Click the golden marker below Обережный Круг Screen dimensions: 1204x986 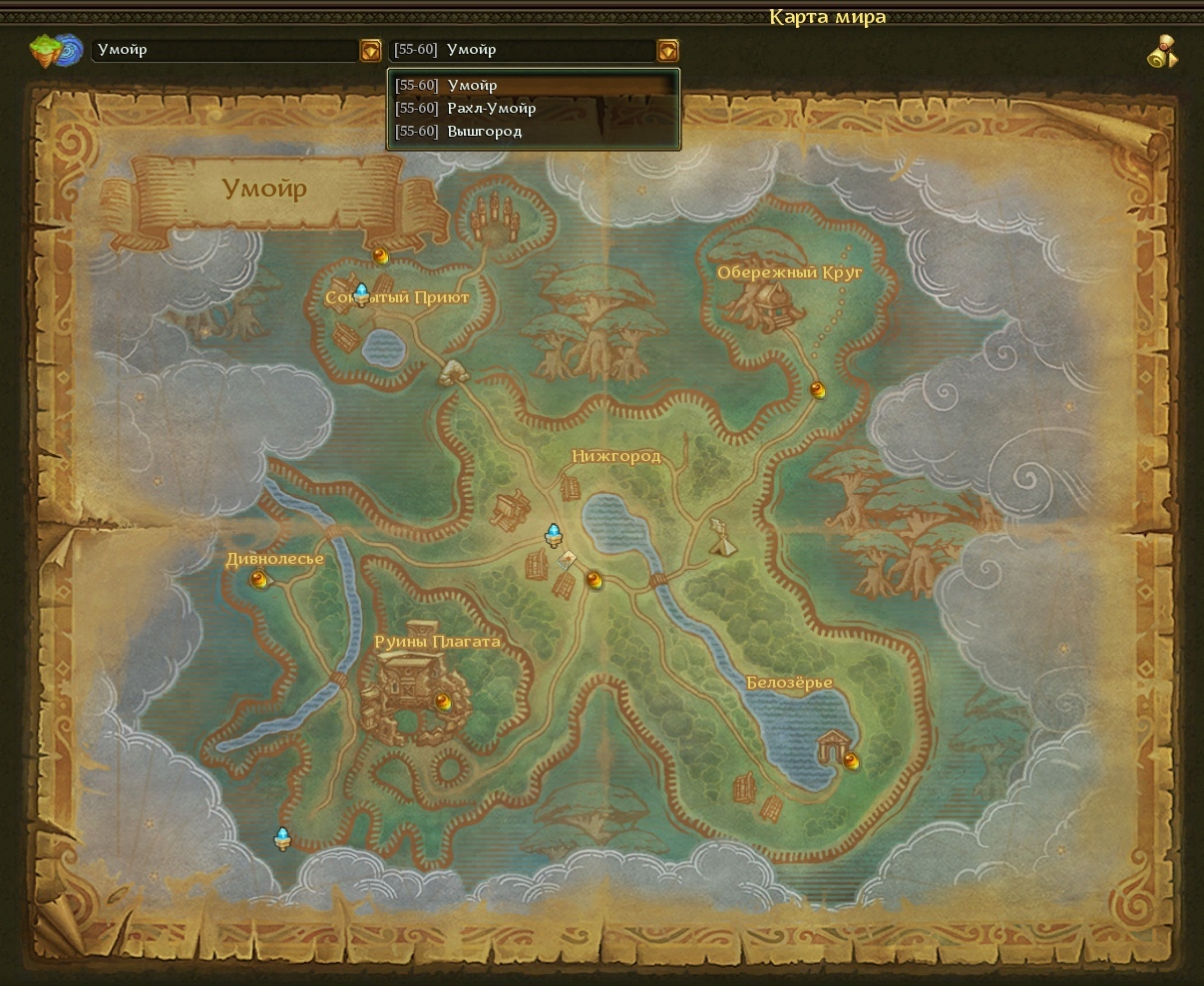(818, 390)
